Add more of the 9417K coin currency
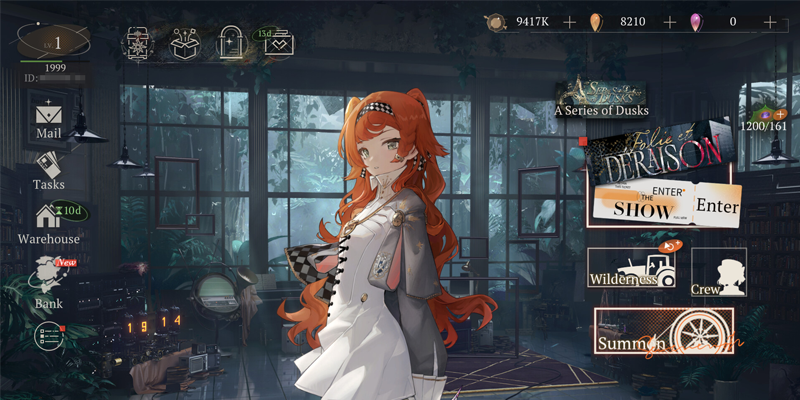The height and width of the screenshot is (400, 800). click(569, 21)
